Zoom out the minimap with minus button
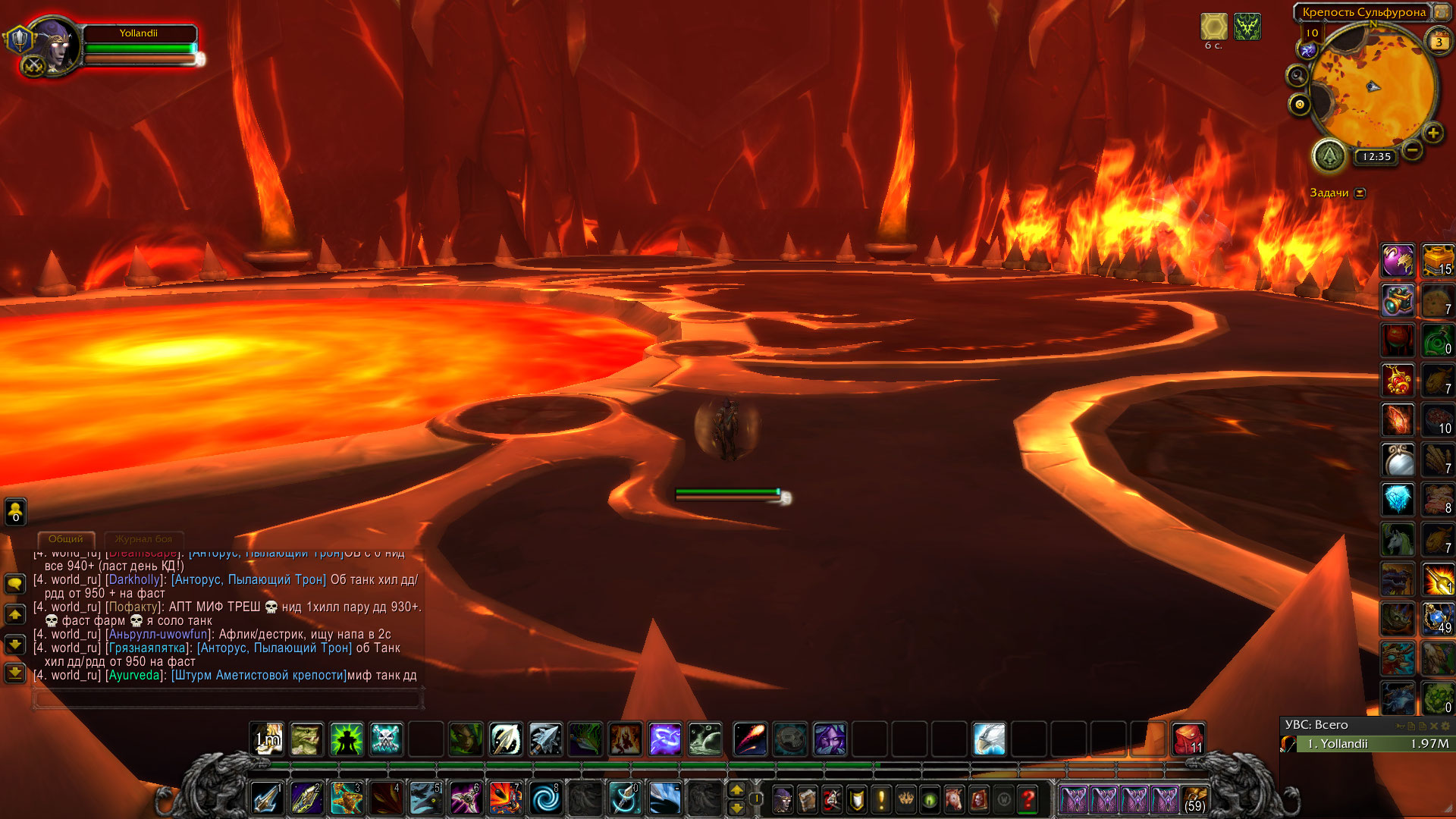Screen dimensions: 1456x819 pyautogui.click(x=1412, y=150)
